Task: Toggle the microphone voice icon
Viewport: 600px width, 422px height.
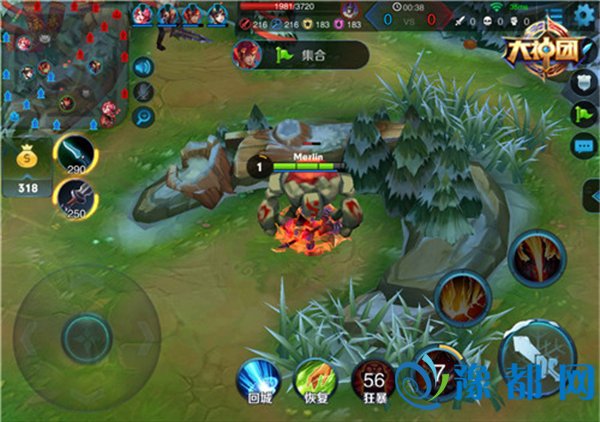Action: coord(144,92)
